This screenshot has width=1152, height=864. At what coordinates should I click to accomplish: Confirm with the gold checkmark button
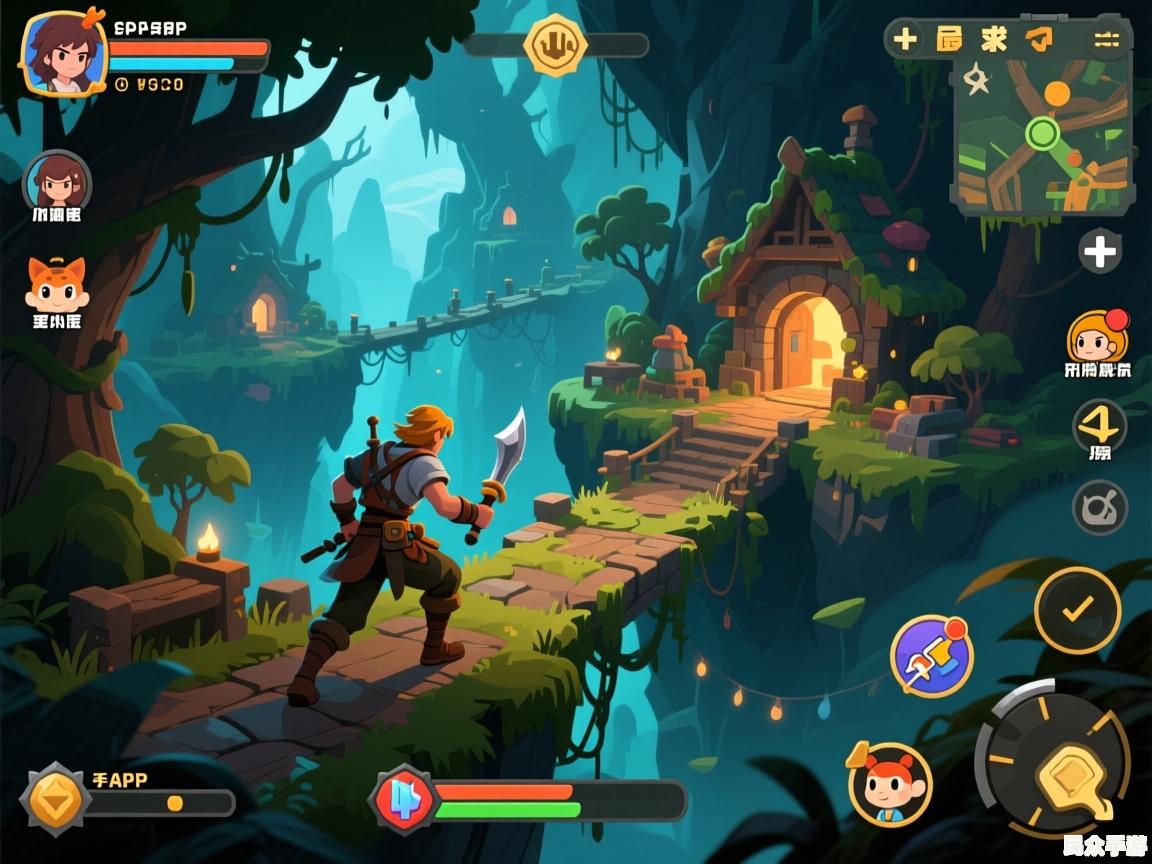(1077, 610)
